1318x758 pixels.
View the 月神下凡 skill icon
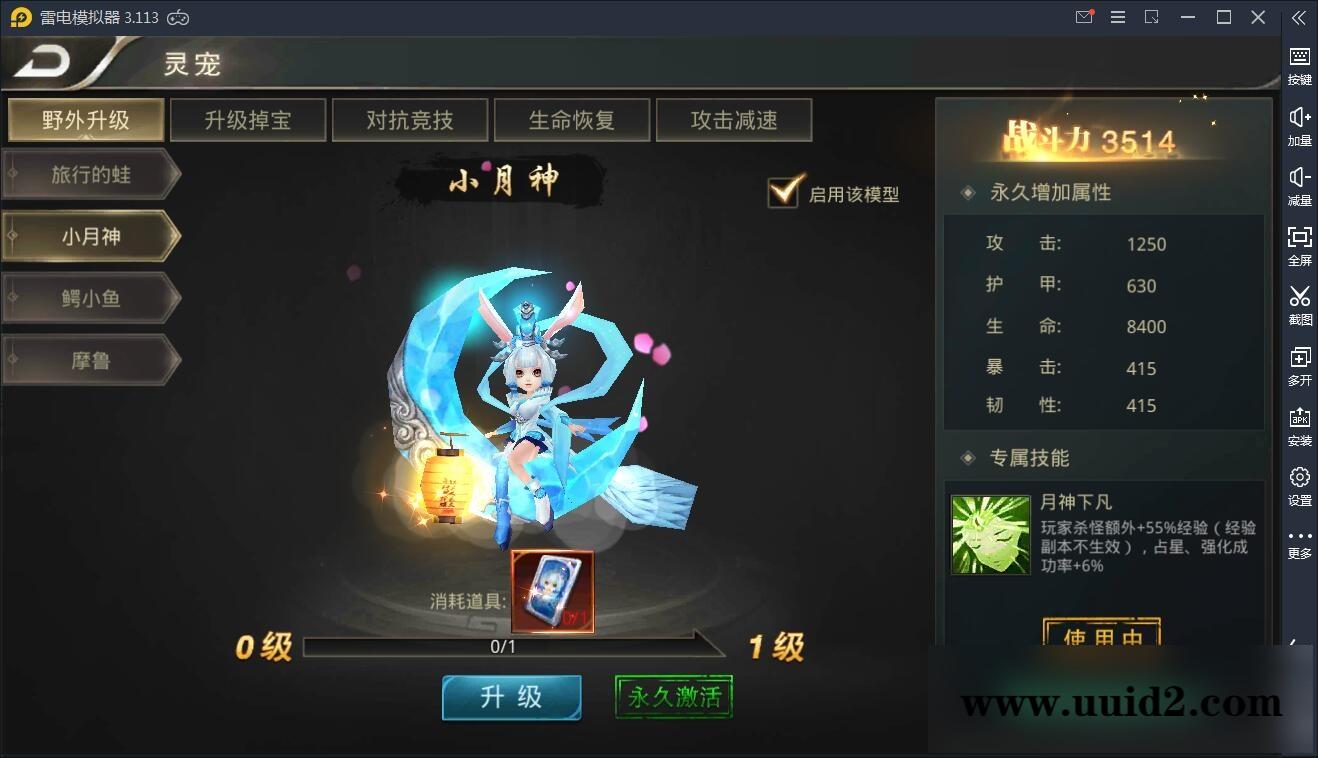[990, 535]
